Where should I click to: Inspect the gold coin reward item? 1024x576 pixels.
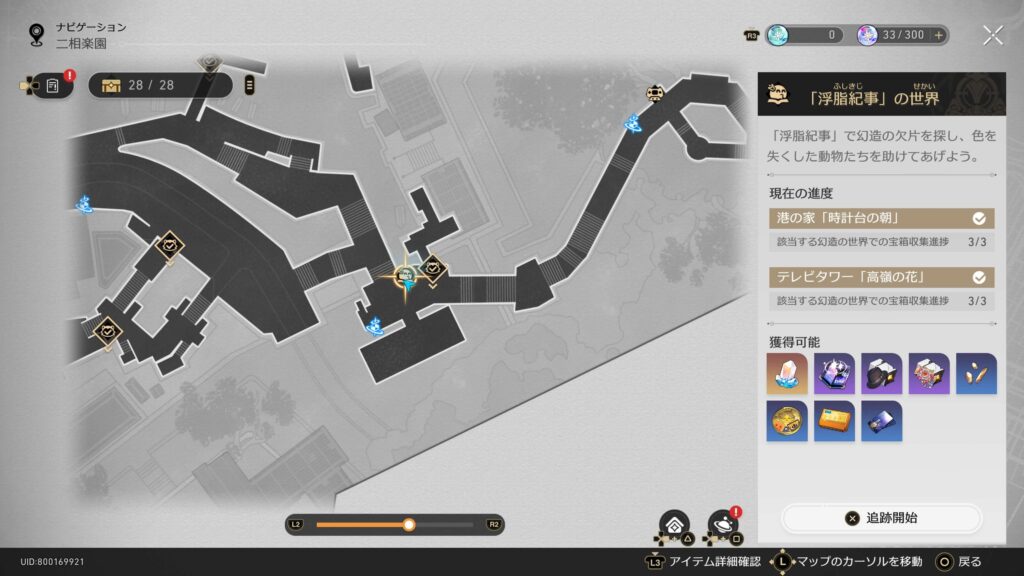[x=786, y=421]
